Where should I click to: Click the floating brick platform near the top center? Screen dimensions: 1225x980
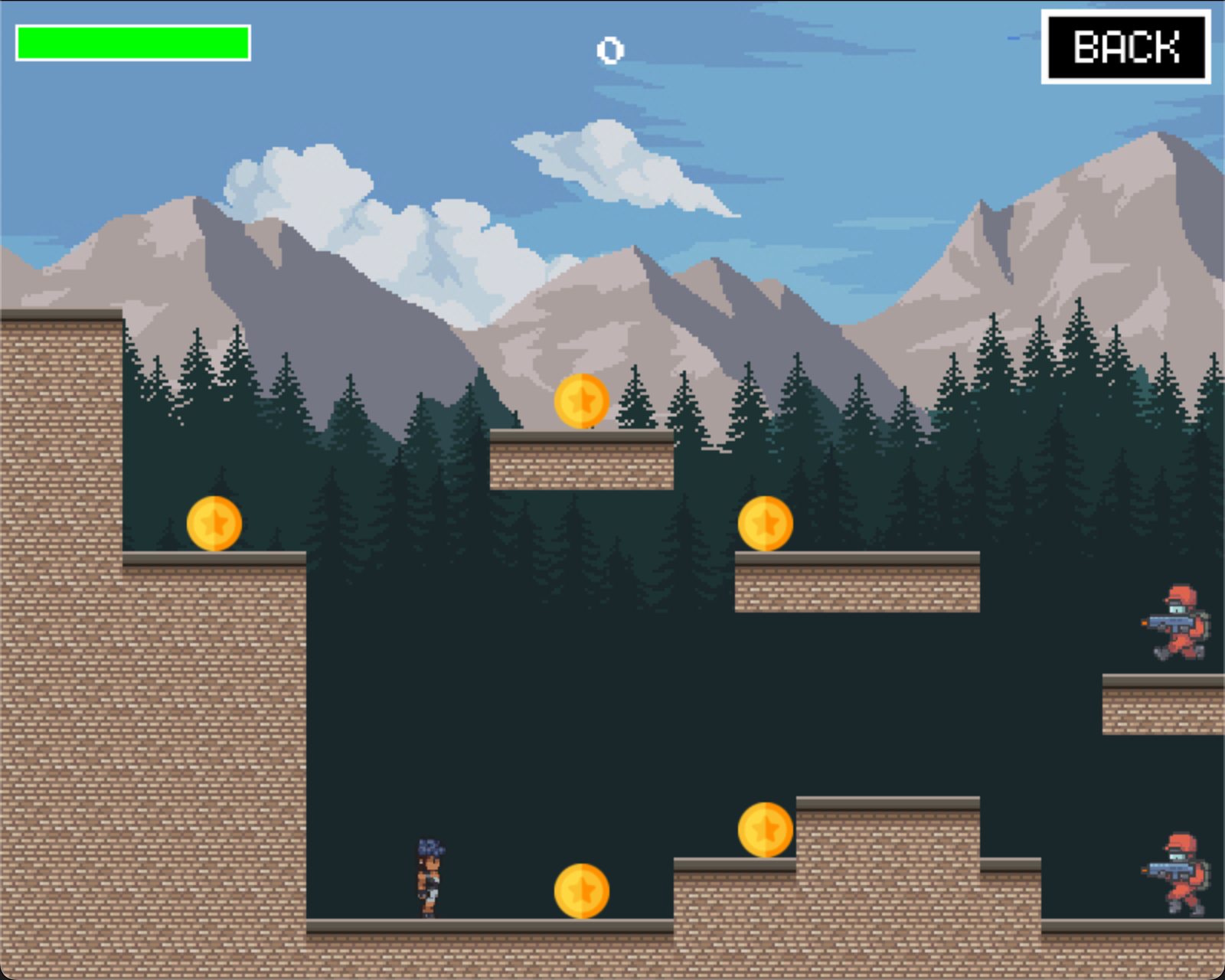[582, 459]
